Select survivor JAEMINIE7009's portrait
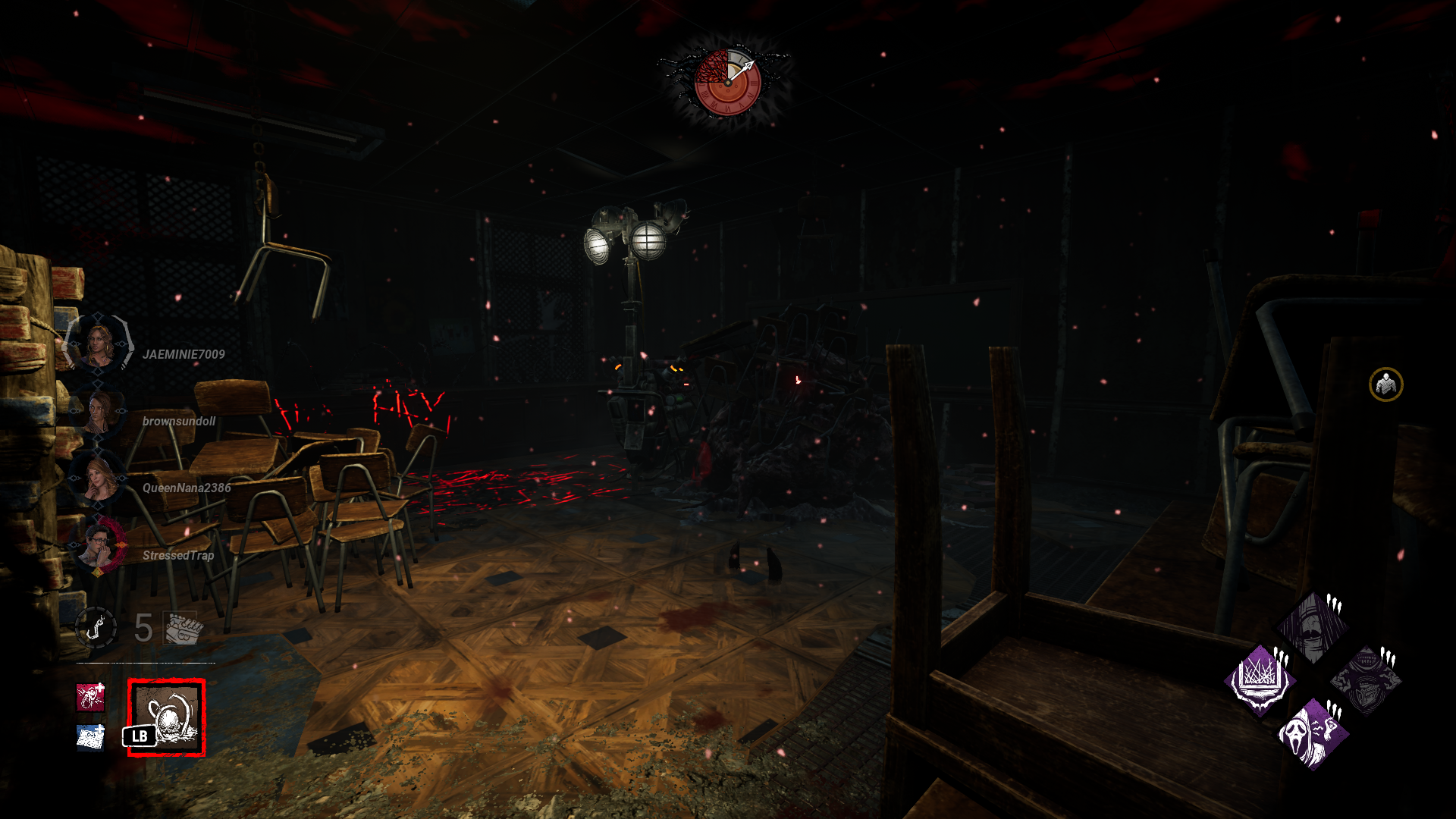Viewport: 1456px width, 819px height. (99, 346)
